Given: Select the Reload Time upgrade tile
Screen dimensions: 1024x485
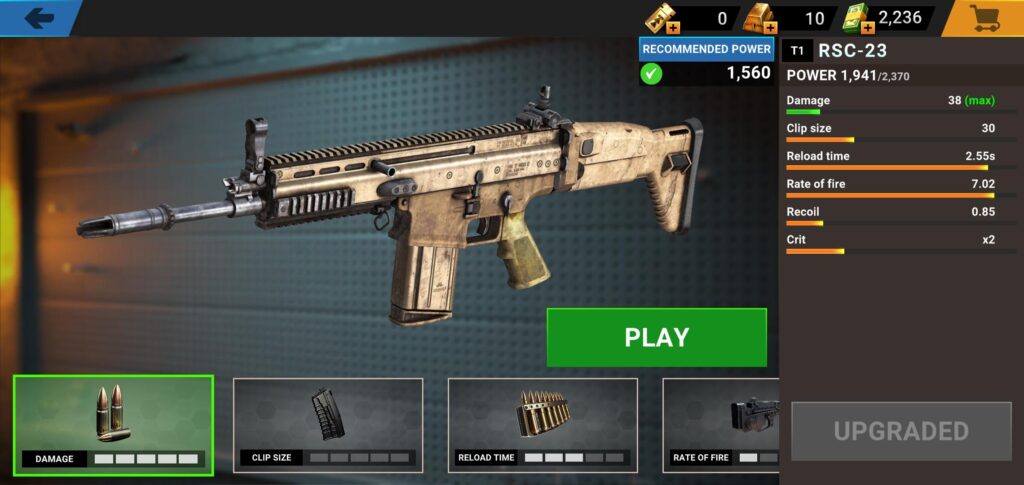Looking at the screenshot, I should point(542,424).
